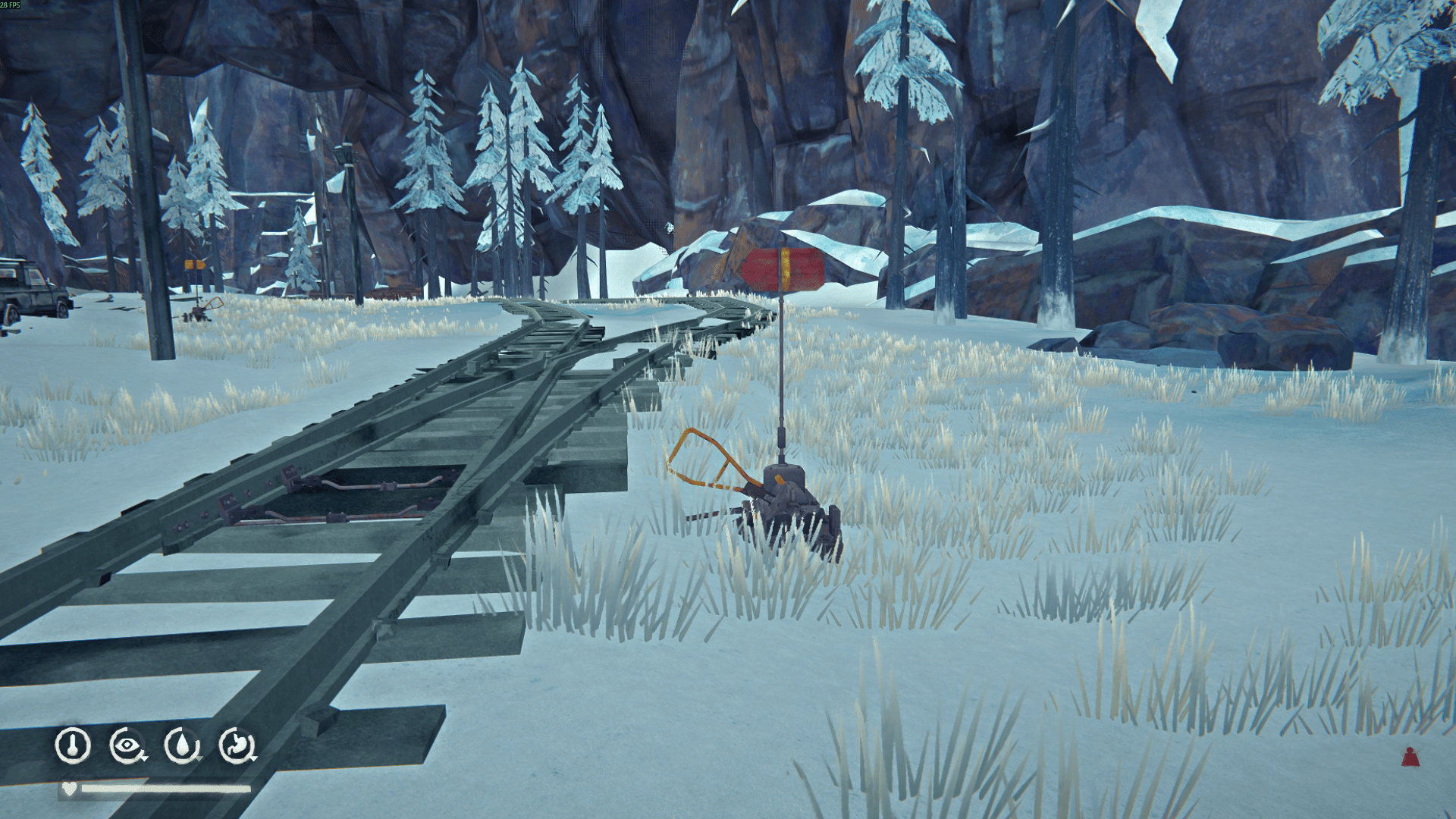
Task: Click the thermometer warmth status icon
Action: coord(73,745)
